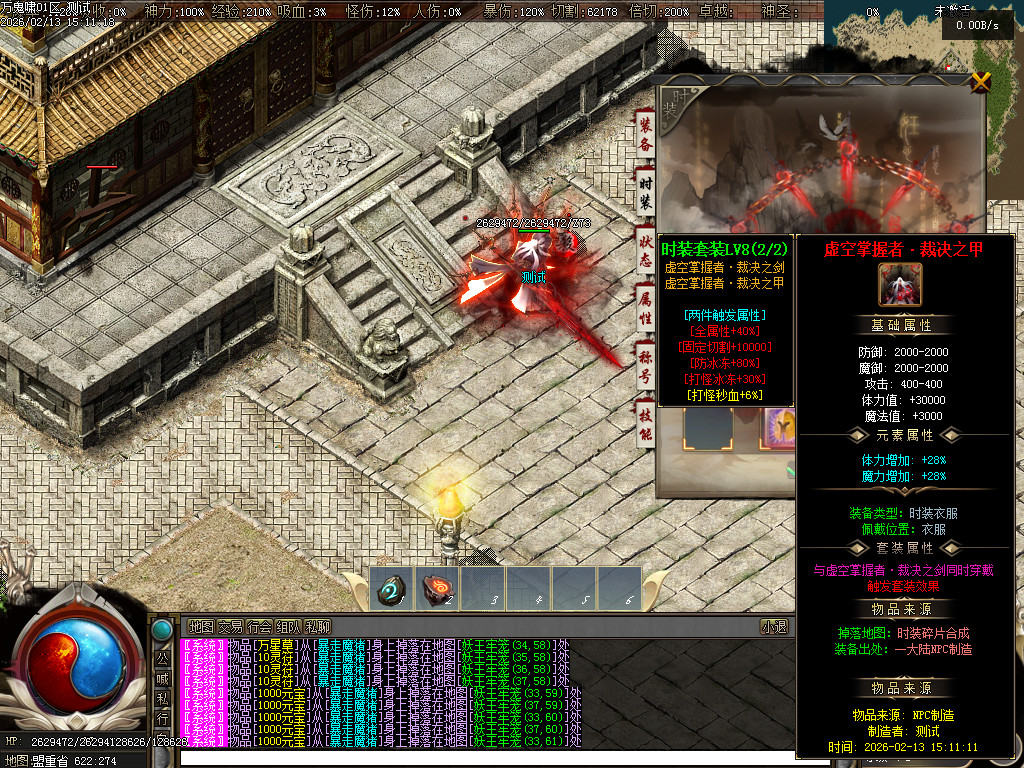Choose the 私聊 (Private chat) button
Image resolution: width=1024 pixels, height=768 pixels.
(317, 626)
